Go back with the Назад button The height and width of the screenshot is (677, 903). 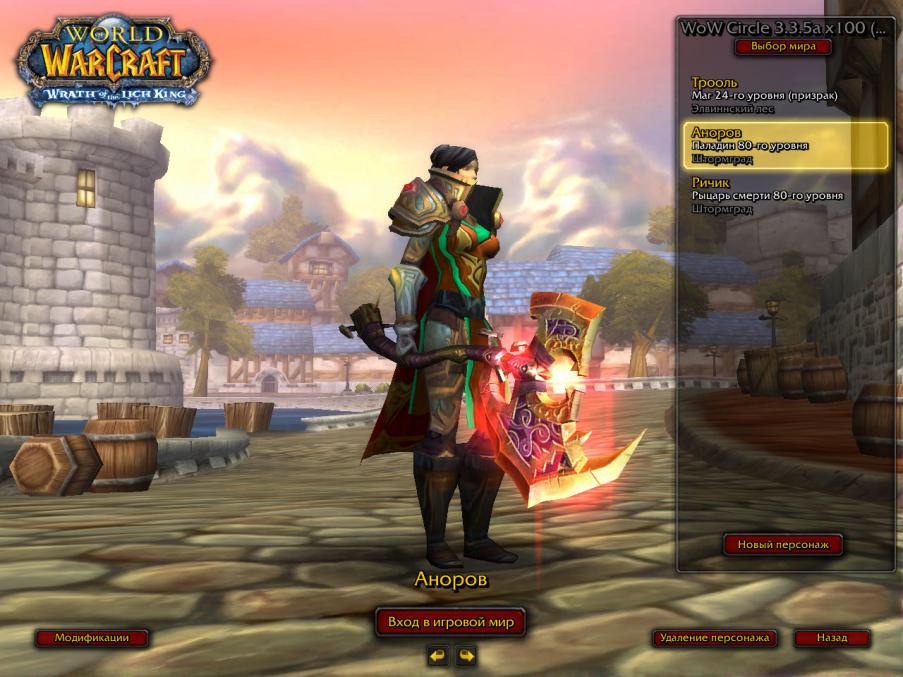(831, 638)
